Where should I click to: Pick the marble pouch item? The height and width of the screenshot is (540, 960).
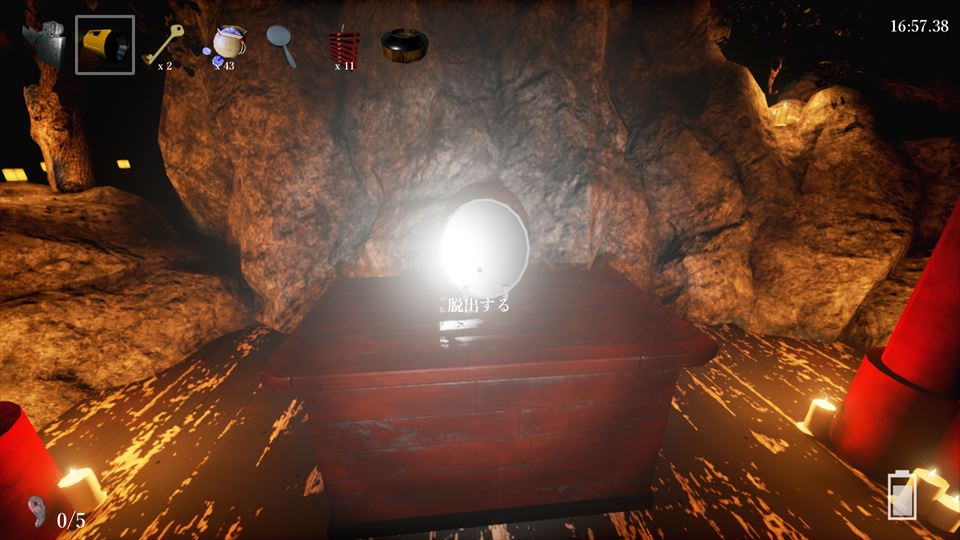[229, 43]
